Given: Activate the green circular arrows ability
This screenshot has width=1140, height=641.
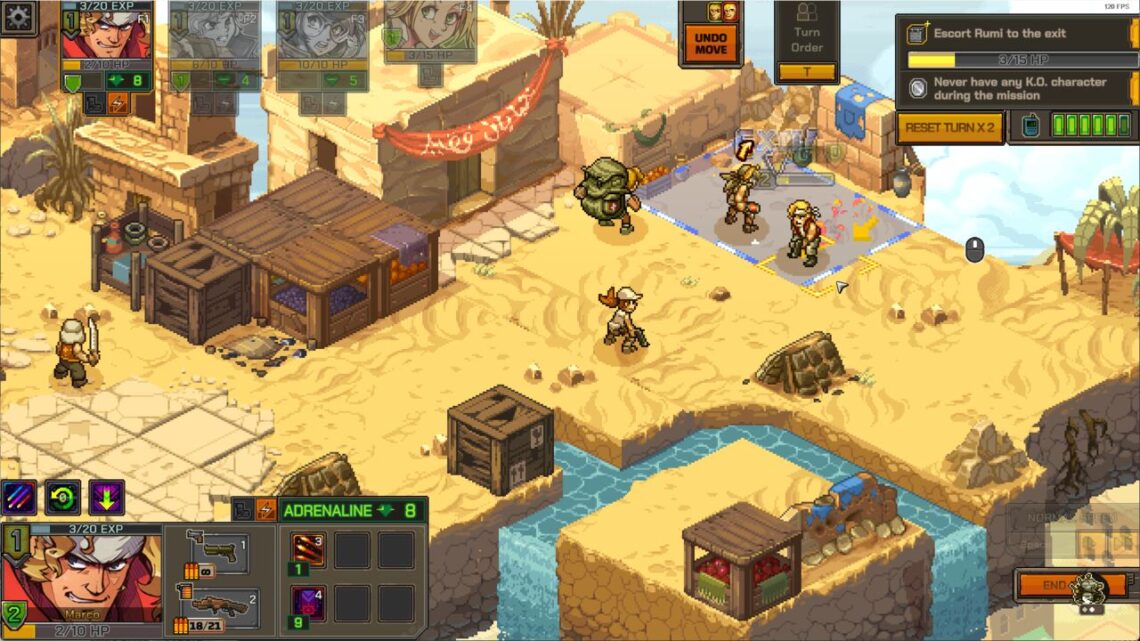Looking at the screenshot, I should pyautogui.click(x=62, y=497).
